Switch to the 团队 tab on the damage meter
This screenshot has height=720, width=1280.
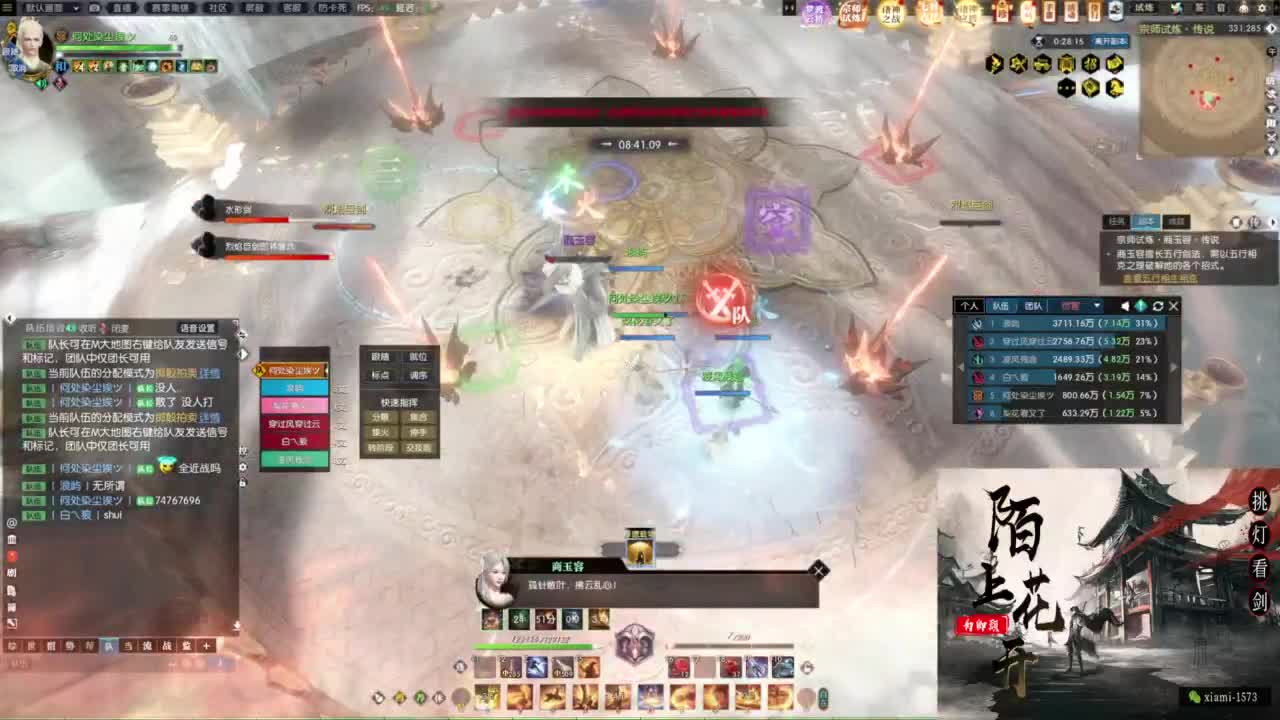1034,306
